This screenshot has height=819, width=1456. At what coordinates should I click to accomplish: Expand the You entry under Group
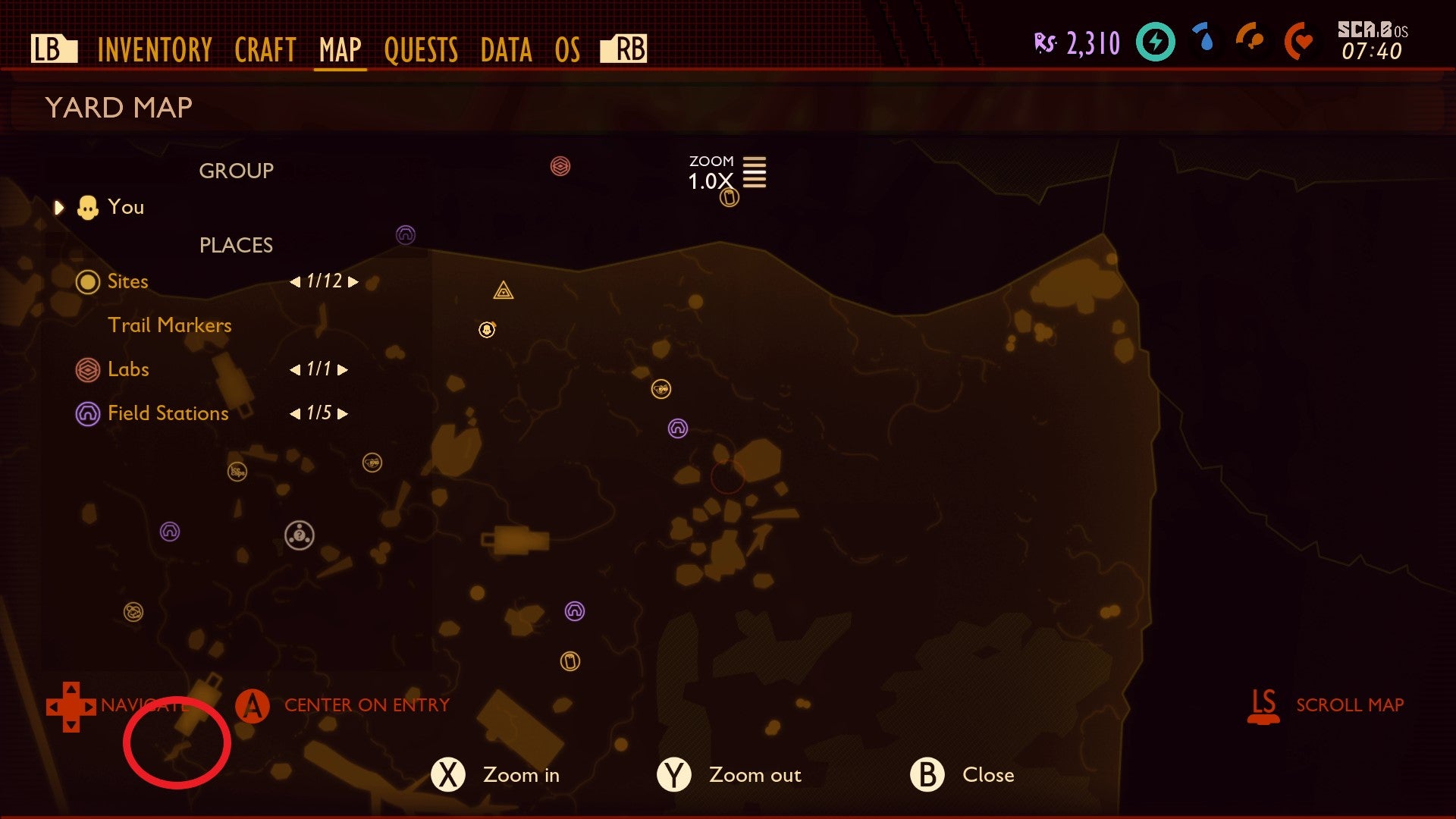[x=59, y=206]
